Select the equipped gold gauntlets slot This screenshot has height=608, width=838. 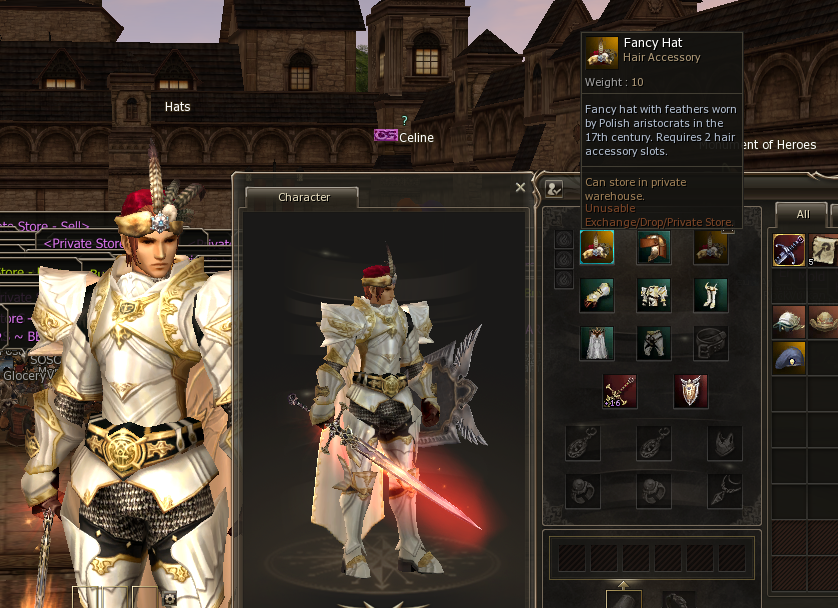coord(597,295)
